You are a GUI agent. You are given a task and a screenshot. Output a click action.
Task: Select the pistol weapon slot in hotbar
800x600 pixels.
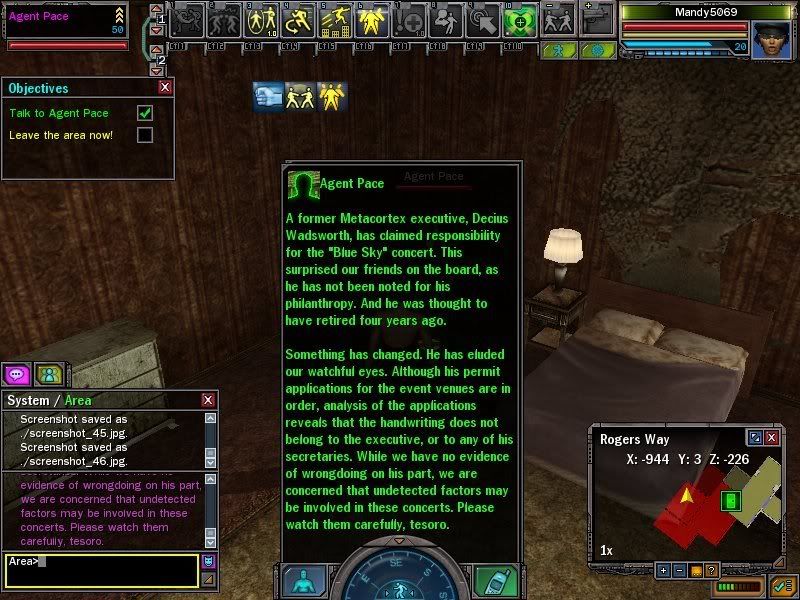(596, 20)
